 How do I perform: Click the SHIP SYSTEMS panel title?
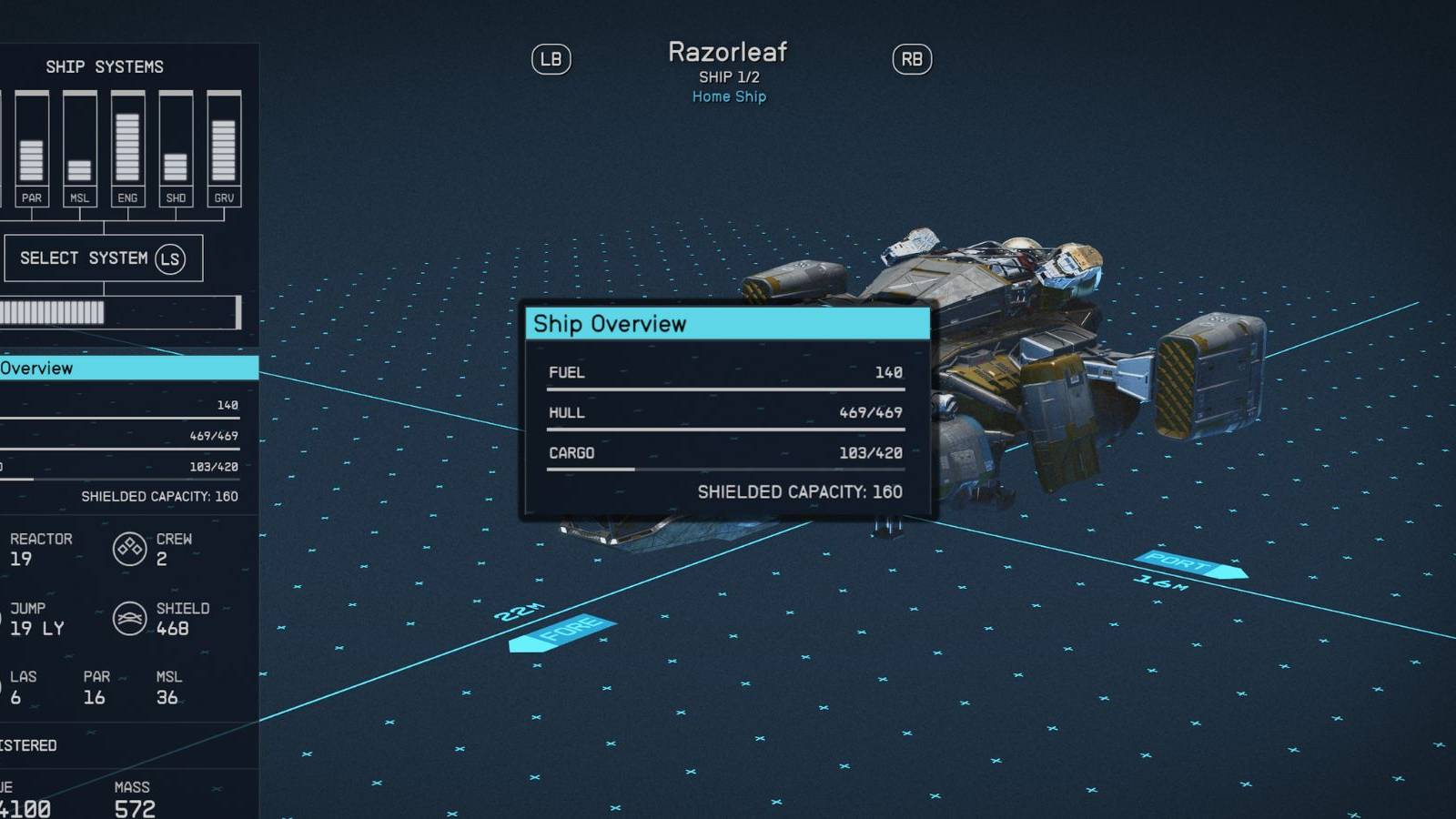coord(106,66)
